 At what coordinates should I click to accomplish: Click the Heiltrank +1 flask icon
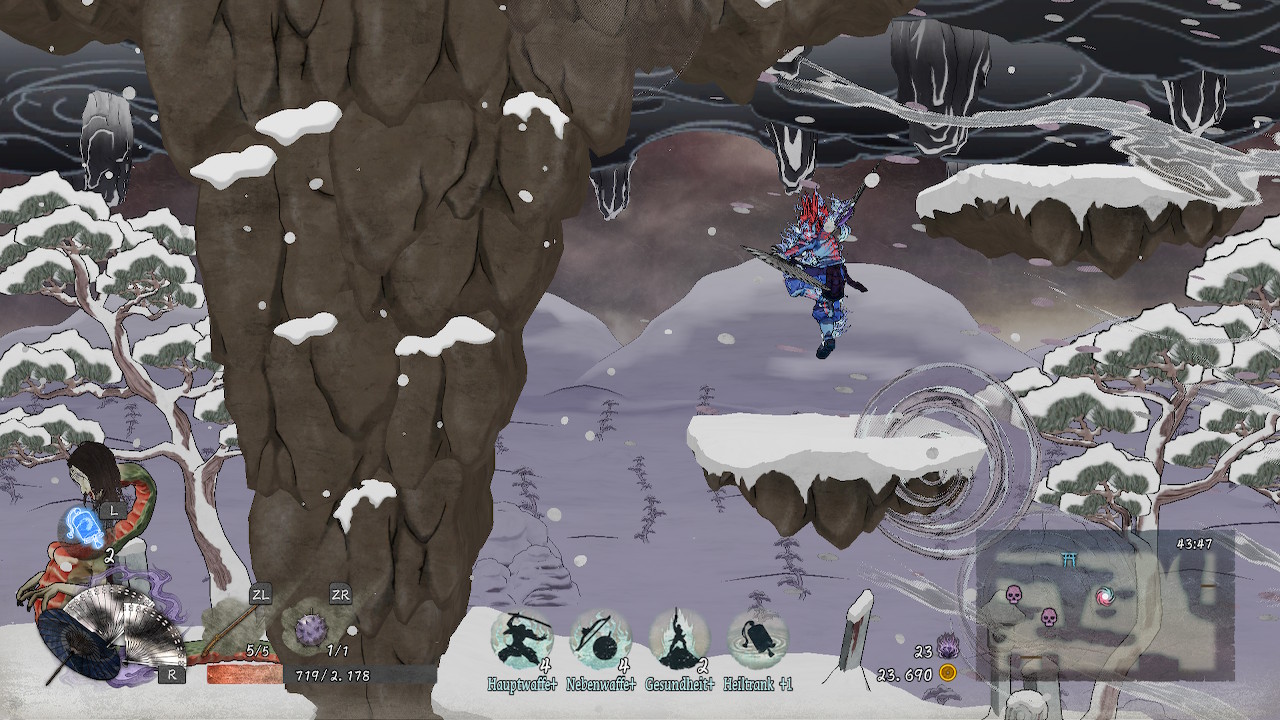[x=758, y=640]
